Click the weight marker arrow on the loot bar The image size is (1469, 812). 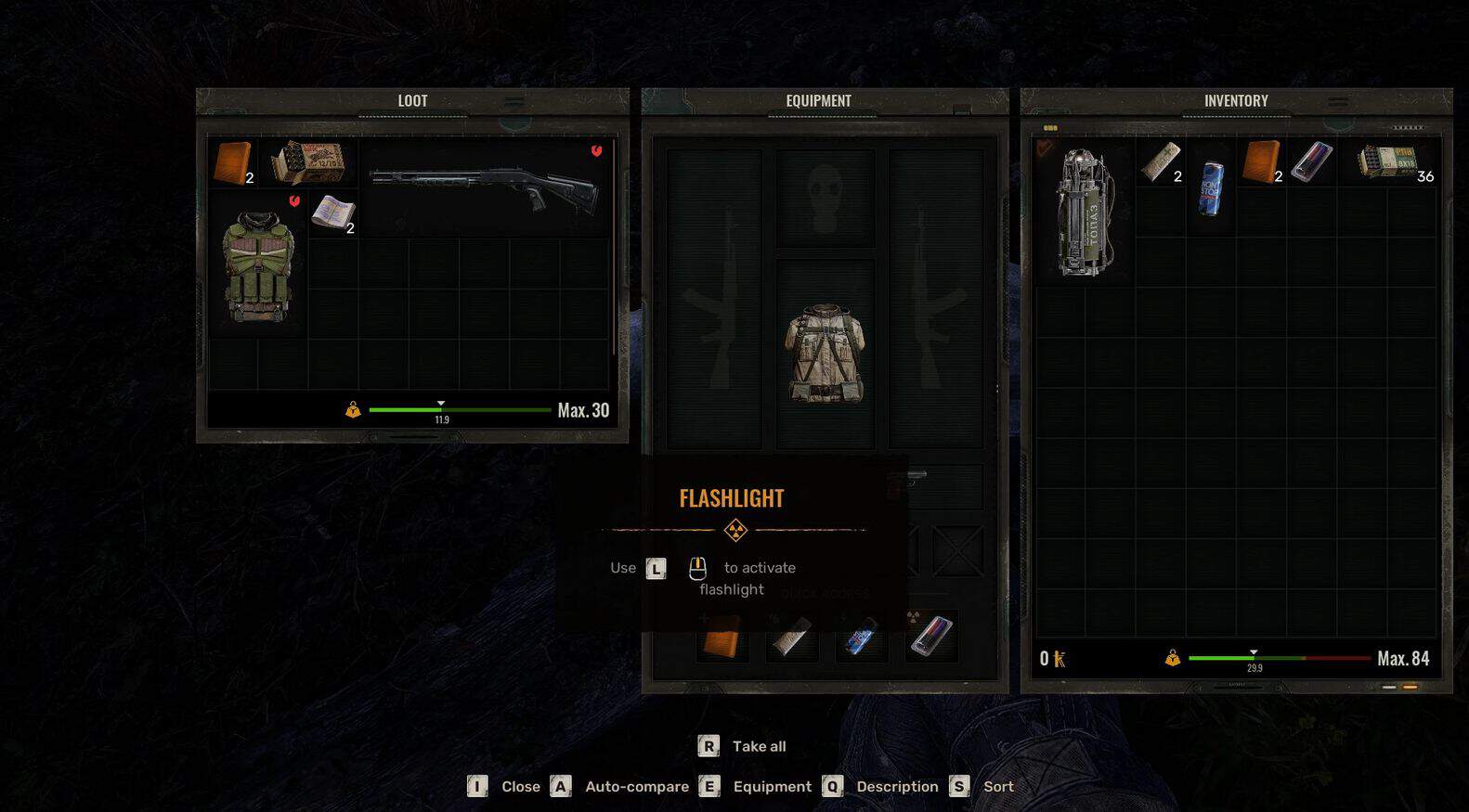pos(441,404)
